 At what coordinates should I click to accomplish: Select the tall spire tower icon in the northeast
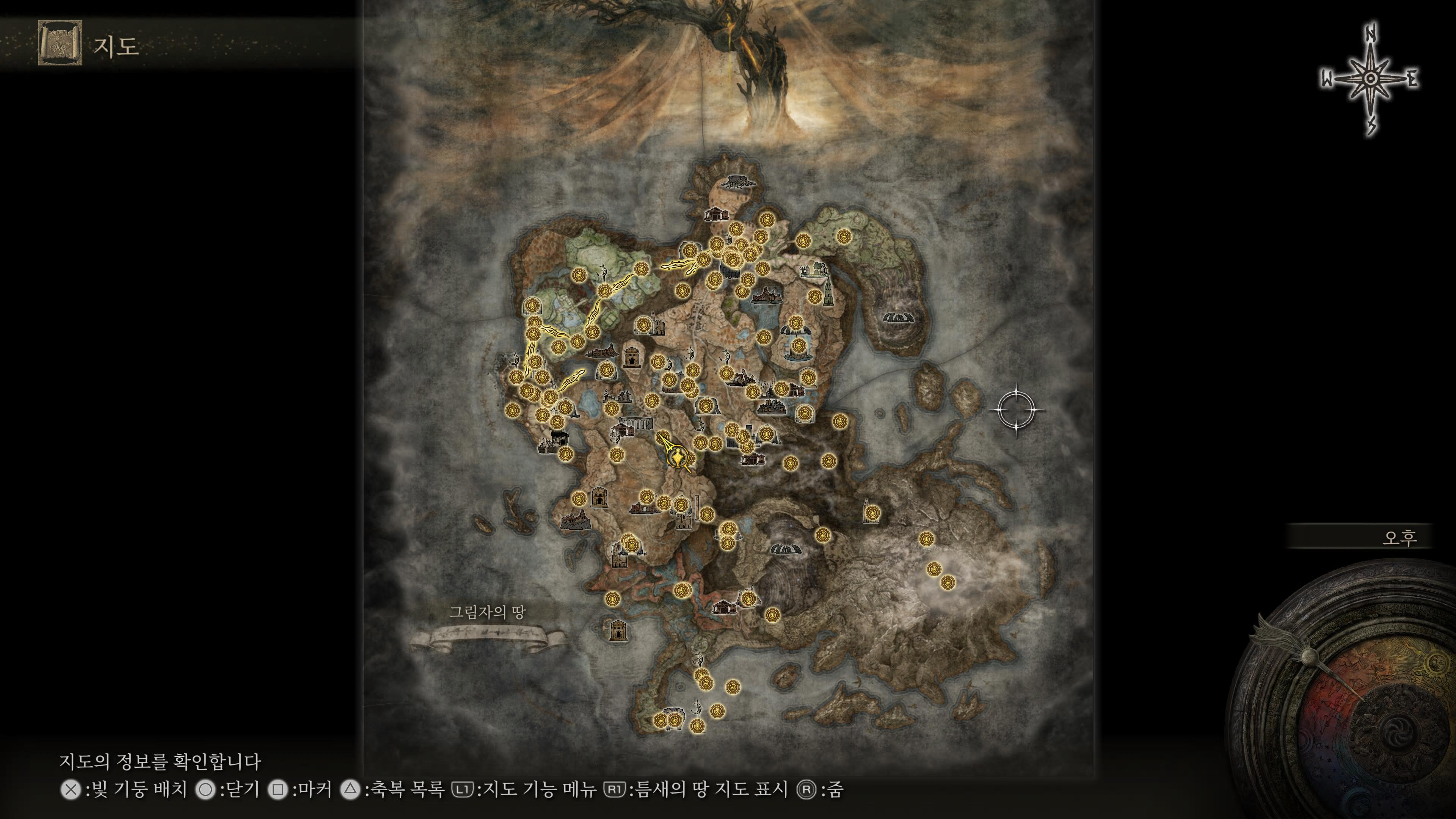tap(828, 294)
